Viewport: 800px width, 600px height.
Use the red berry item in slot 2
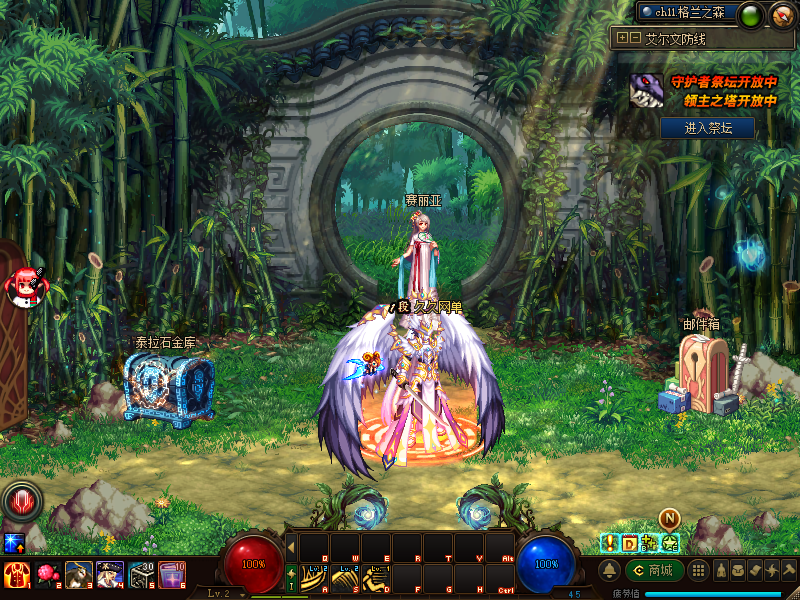(47, 574)
